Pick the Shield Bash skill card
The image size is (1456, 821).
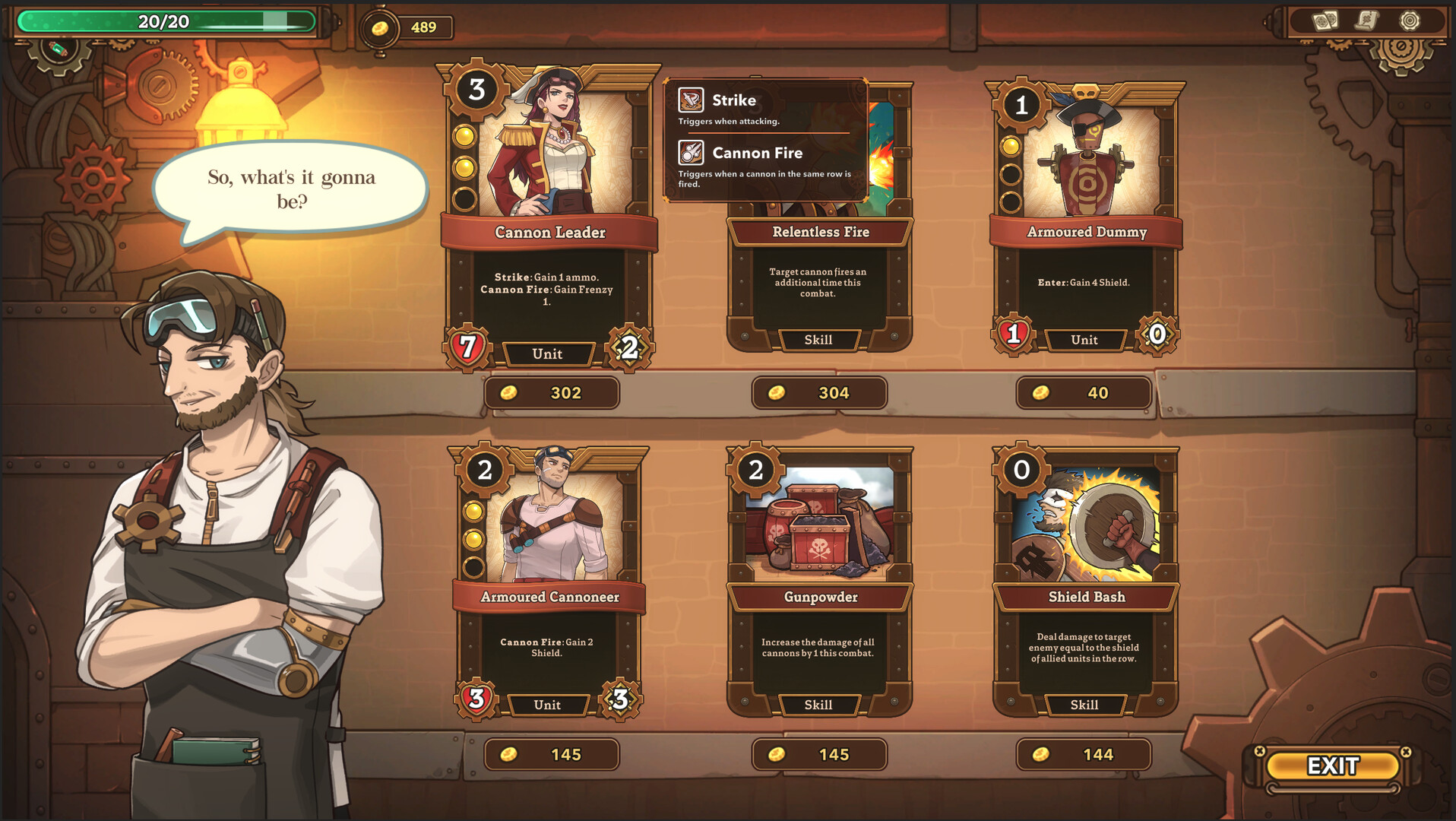1085,582
